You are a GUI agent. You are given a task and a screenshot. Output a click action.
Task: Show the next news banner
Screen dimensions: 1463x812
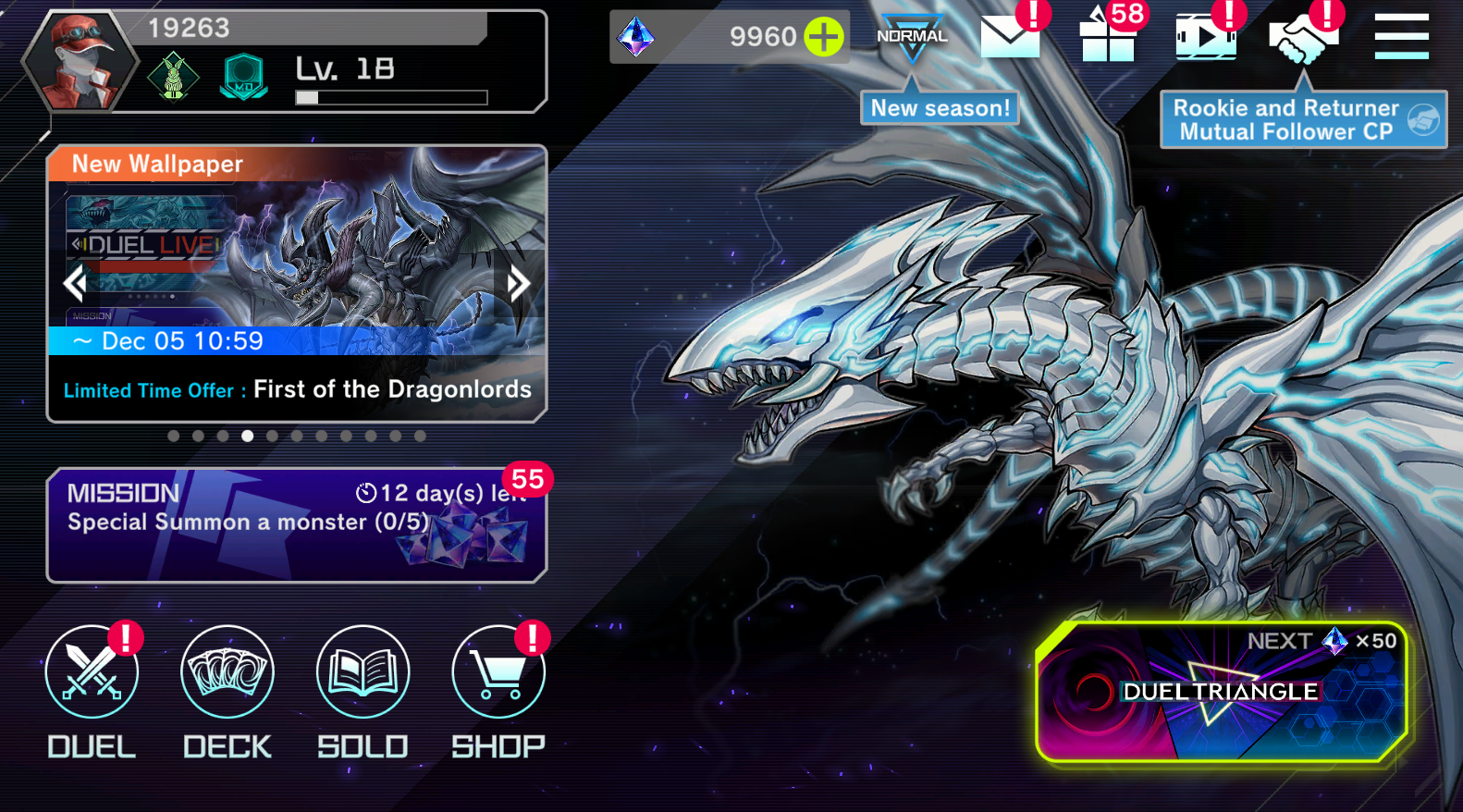coord(519,283)
